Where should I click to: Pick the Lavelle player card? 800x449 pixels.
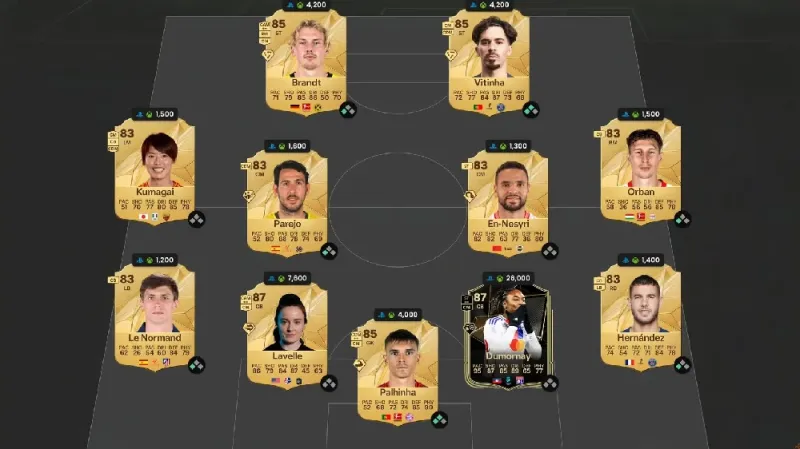click(287, 334)
